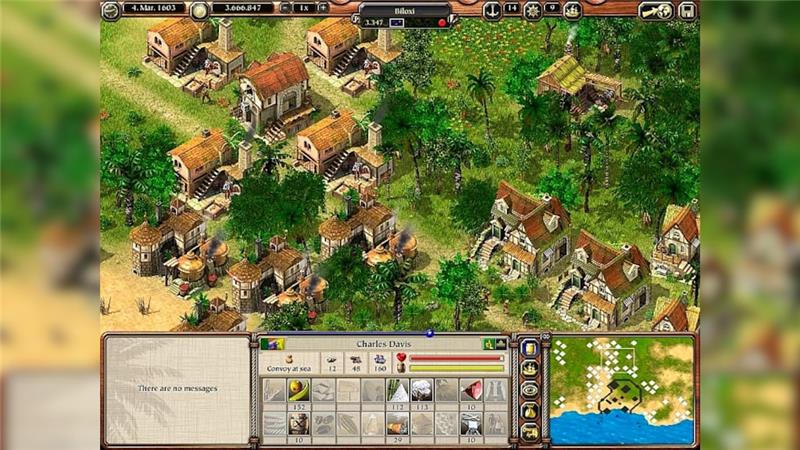Select the clay jug cargo slot
The height and width of the screenshot is (450, 800).
pos(297,425)
